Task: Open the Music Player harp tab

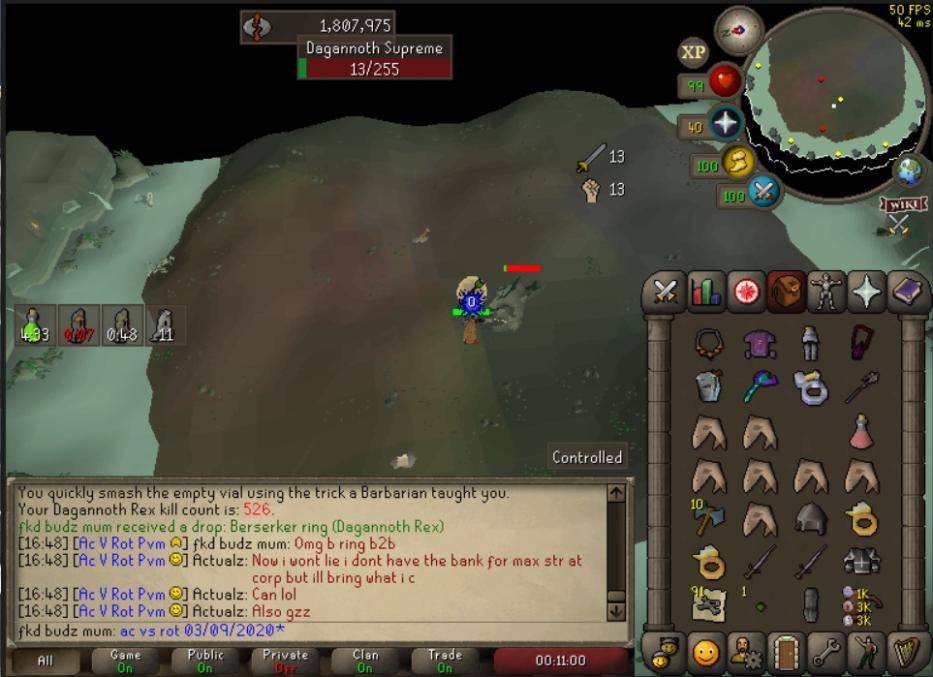Action: click(x=908, y=654)
